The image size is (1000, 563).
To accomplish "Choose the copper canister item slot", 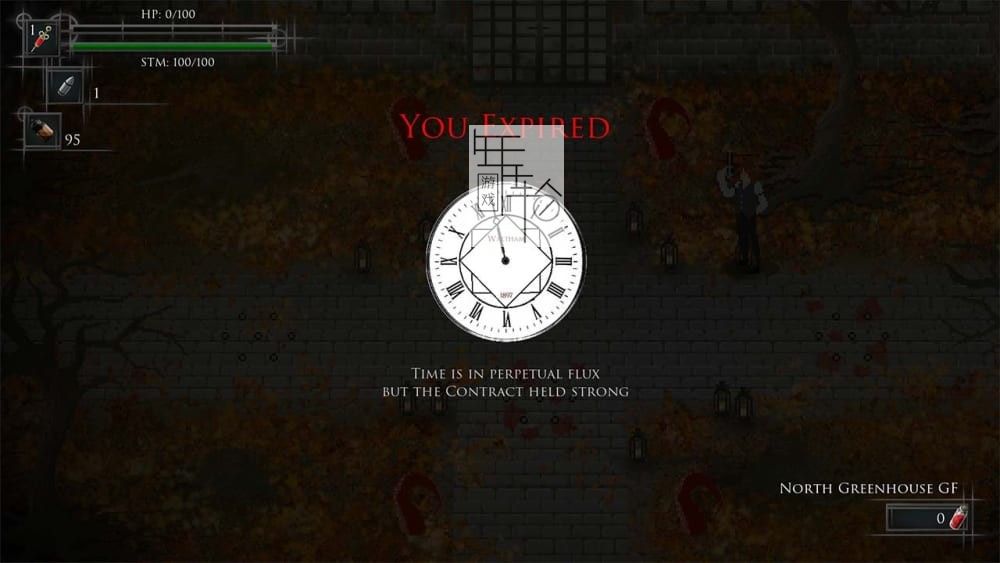I will point(42,131).
